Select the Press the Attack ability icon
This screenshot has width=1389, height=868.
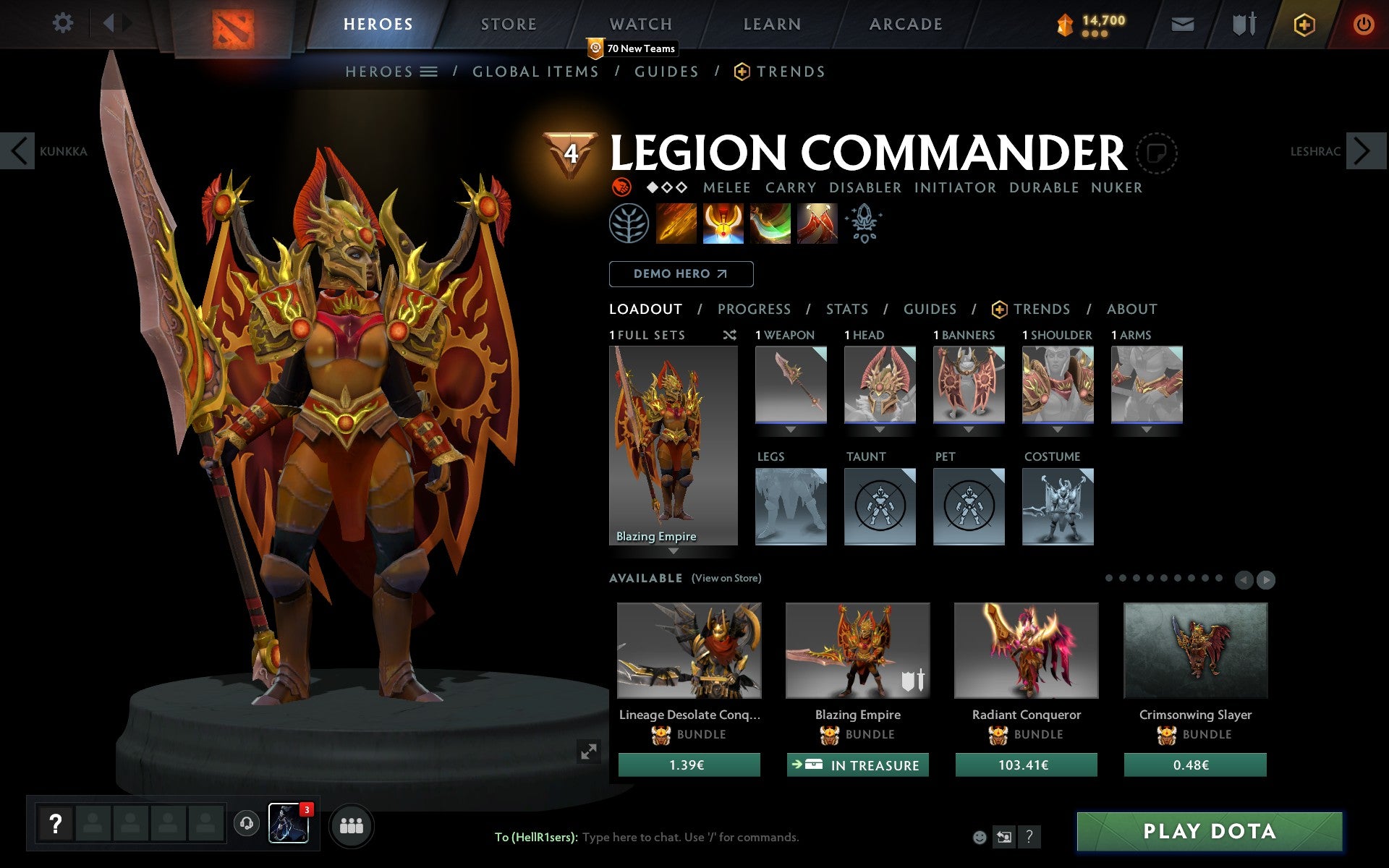point(723,224)
